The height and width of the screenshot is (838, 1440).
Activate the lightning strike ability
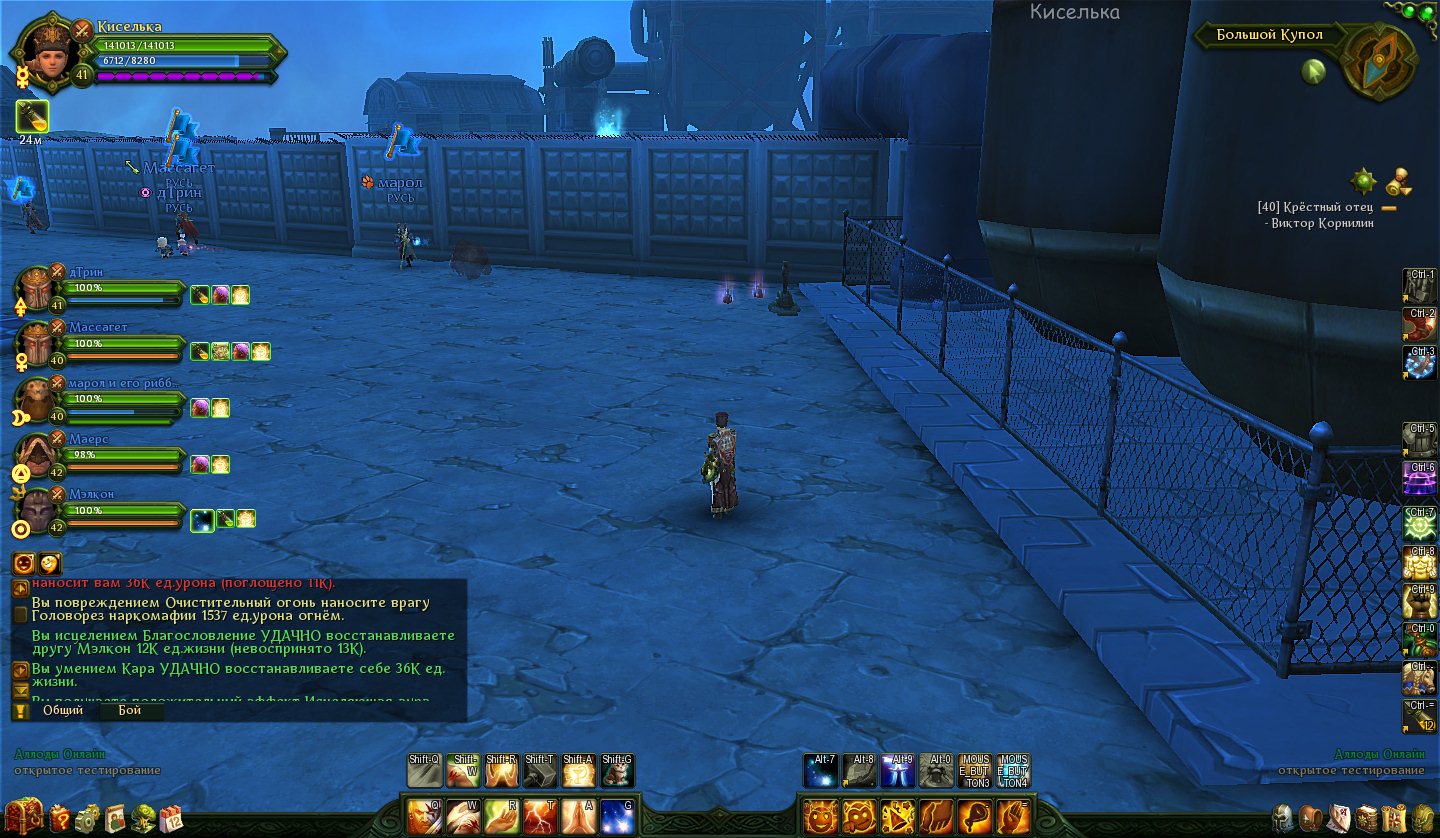(x=538, y=817)
